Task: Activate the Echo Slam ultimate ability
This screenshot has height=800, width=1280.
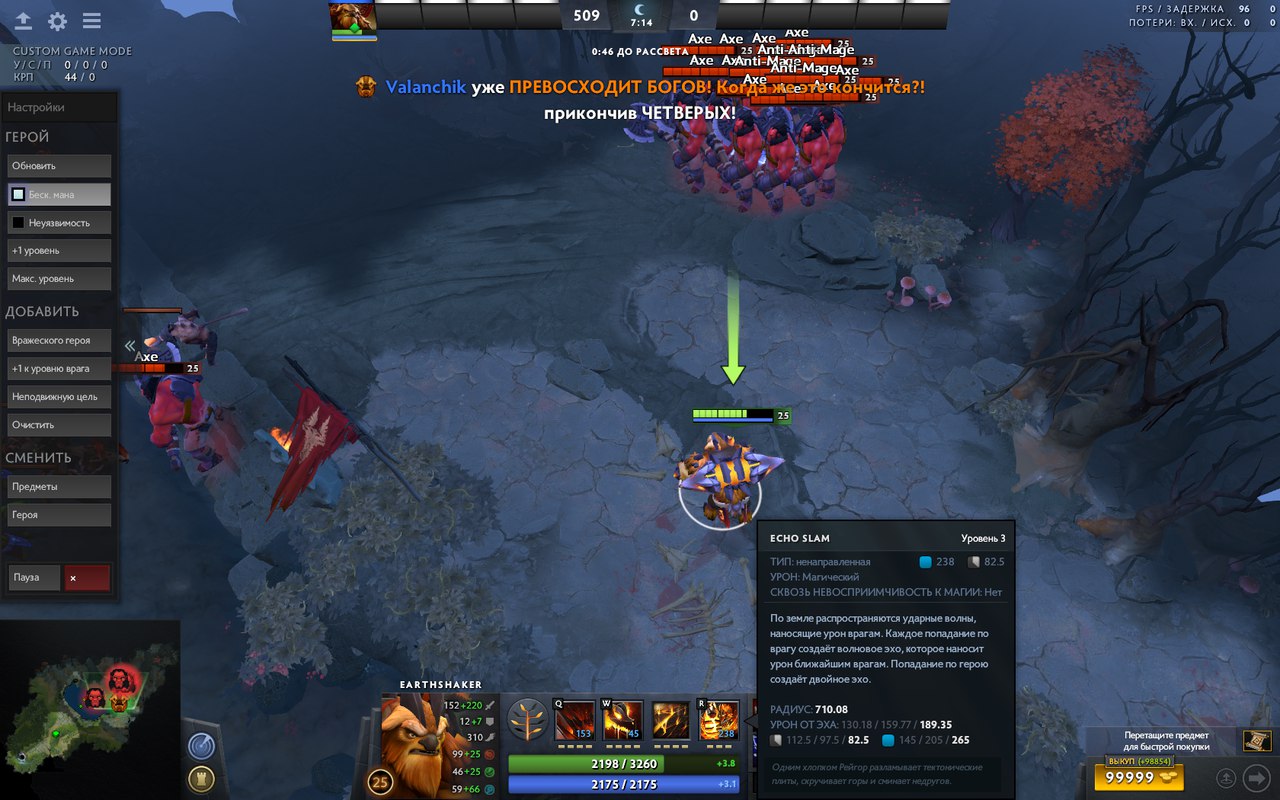Action: [719, 720]
